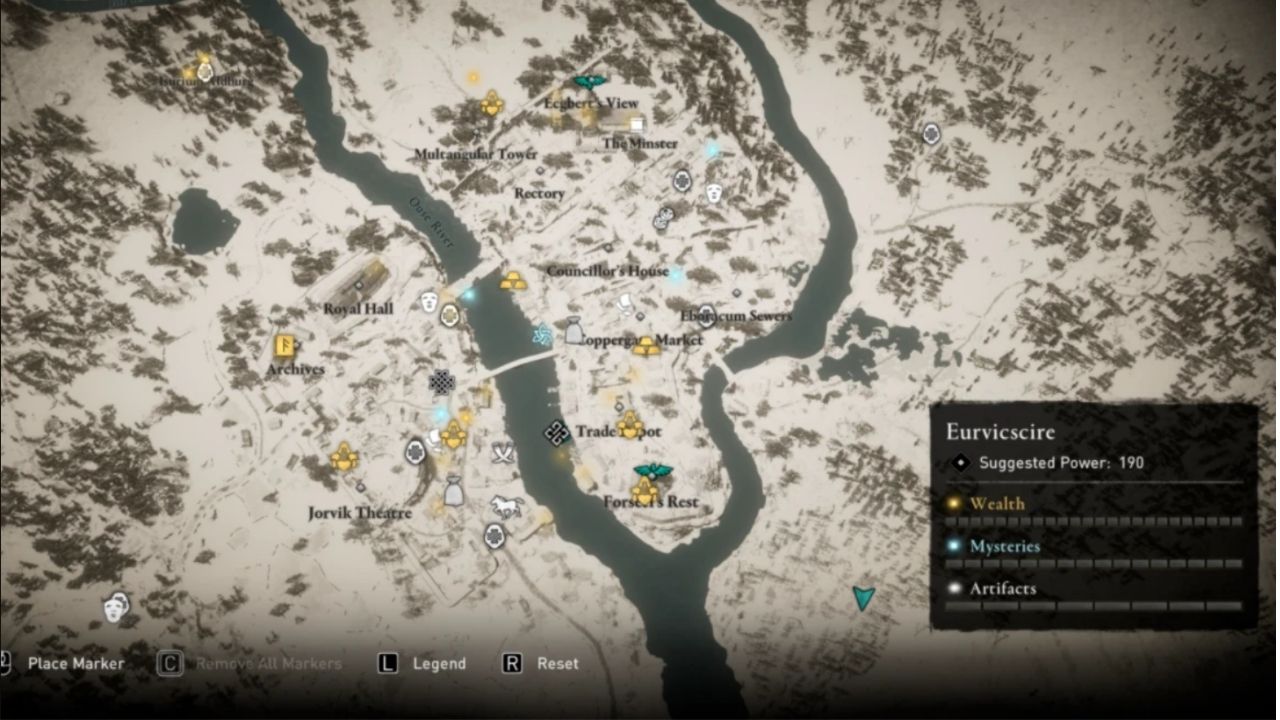Screen dimensions: 1280x720
Task: Expand the Eurvicscire region information panel
Action: (x=1000, y=432)
